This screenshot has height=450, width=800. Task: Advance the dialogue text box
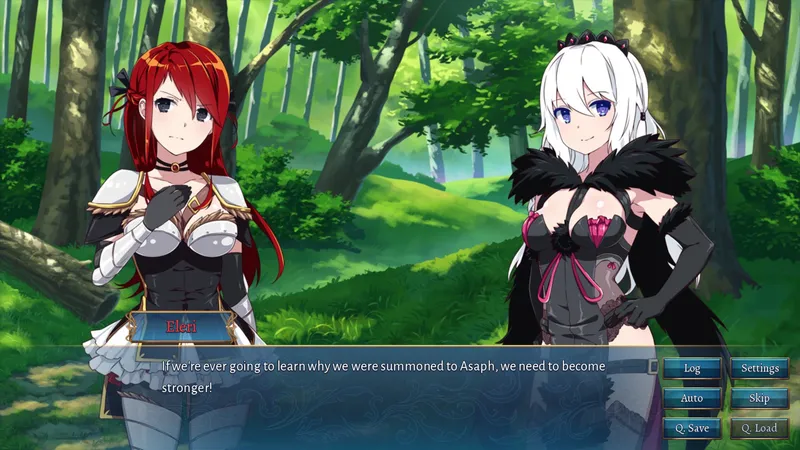400,400
